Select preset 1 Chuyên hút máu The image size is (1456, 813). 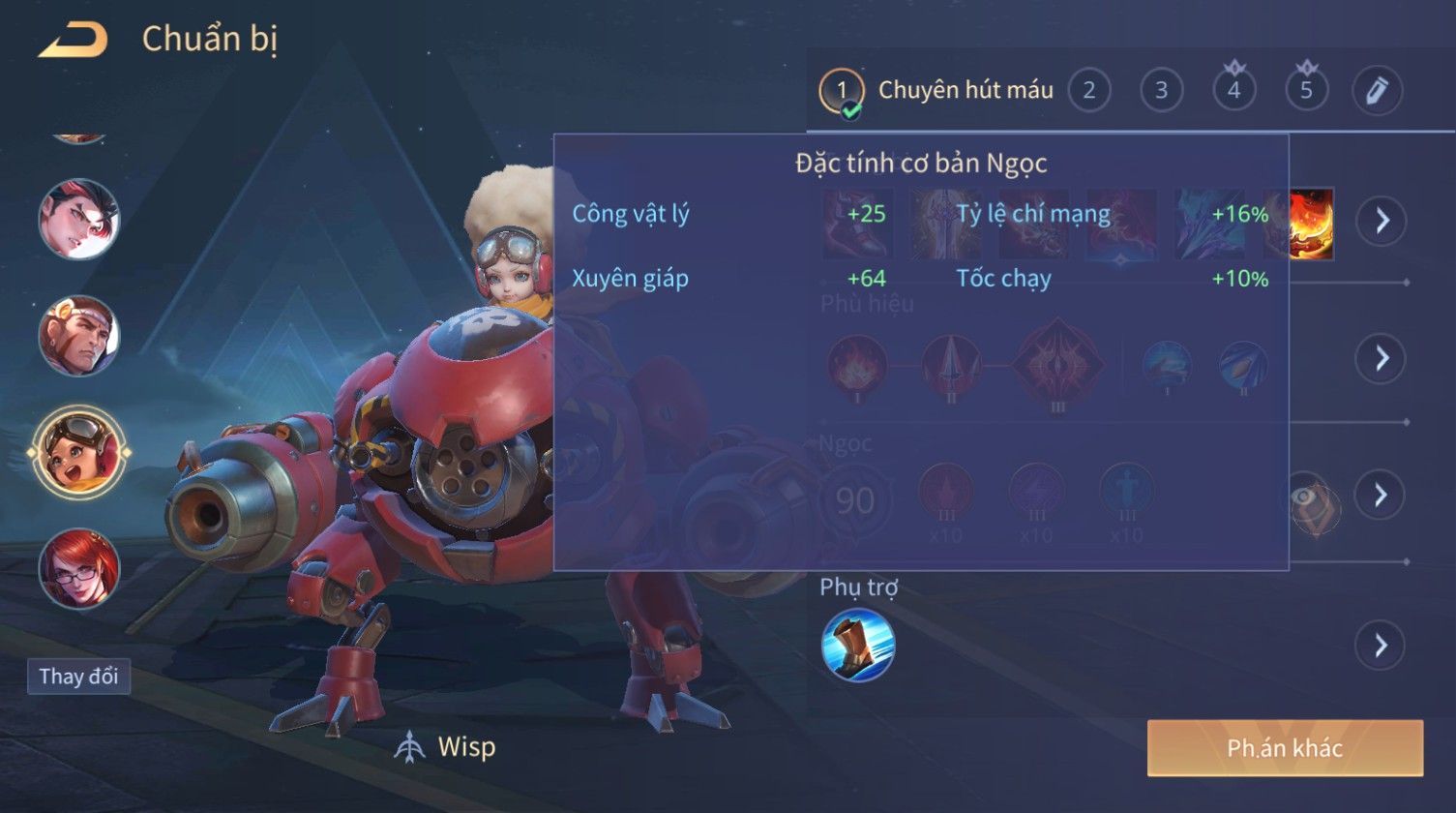842,91
